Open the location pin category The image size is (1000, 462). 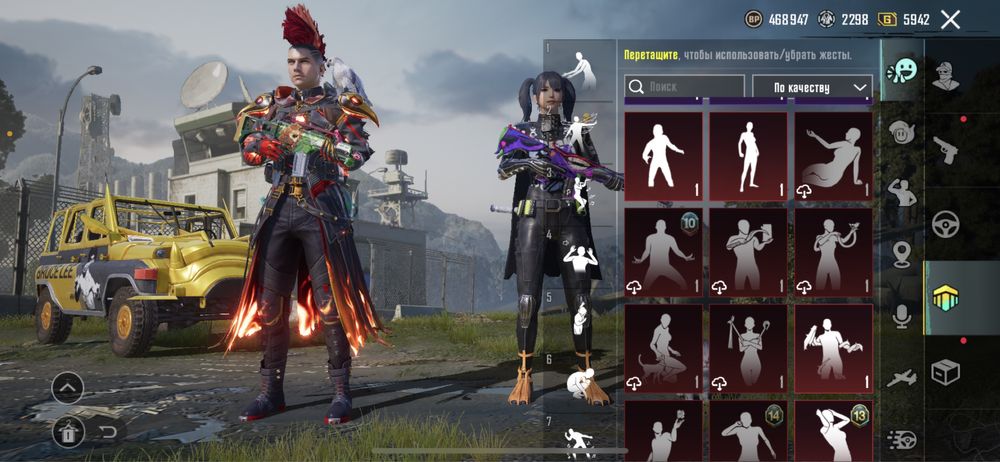pyautogui.click(x=902, y=254)
